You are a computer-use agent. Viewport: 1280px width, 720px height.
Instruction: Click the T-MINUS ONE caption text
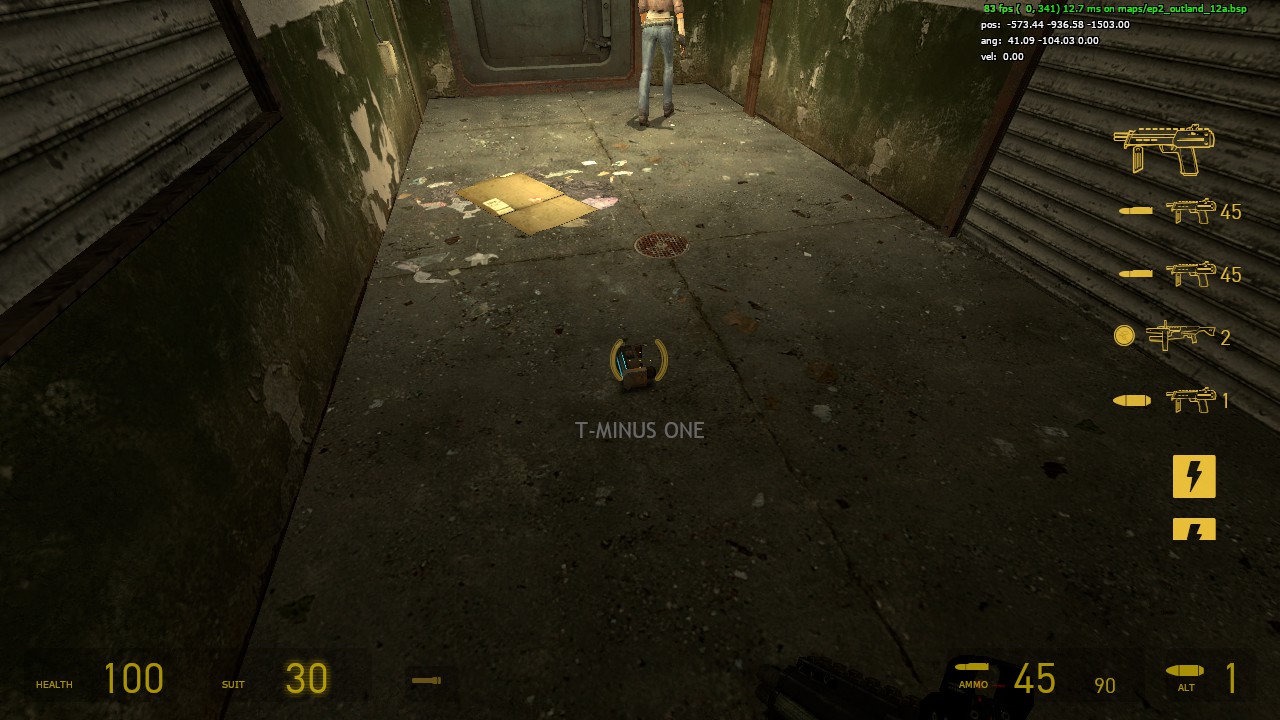click(639, 430)
